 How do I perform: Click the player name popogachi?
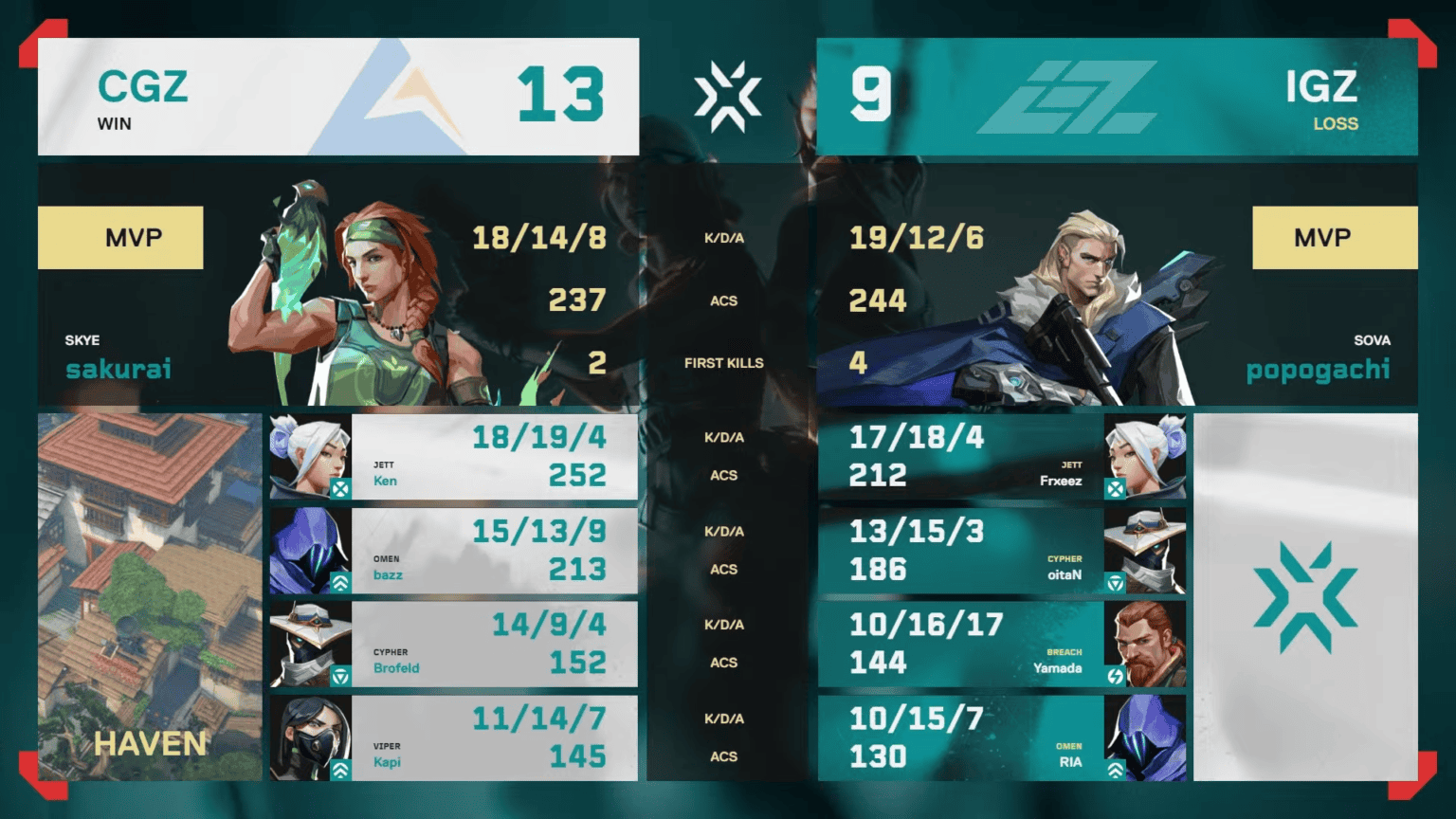point(1317,370)
